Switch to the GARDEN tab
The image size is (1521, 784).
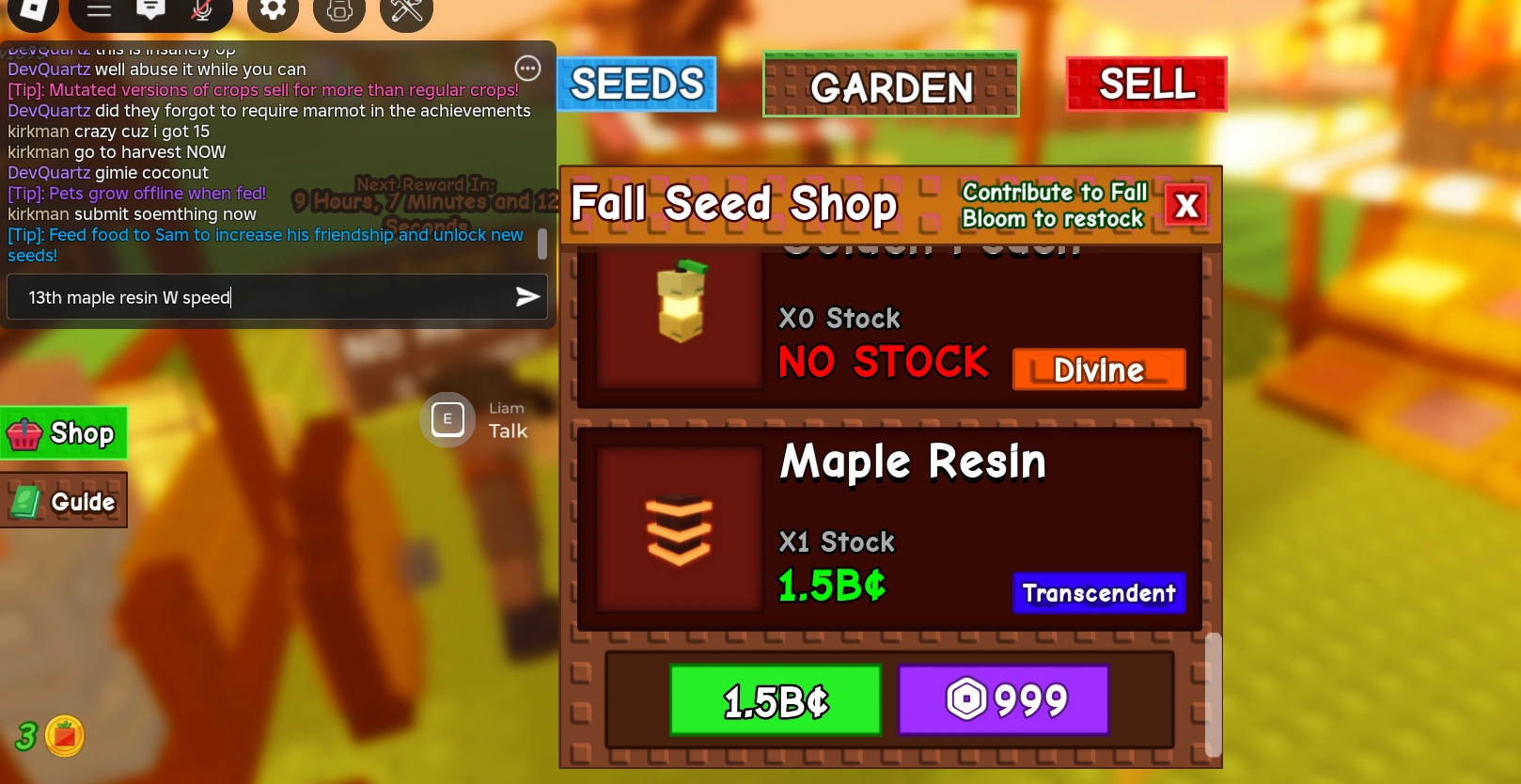890,86
